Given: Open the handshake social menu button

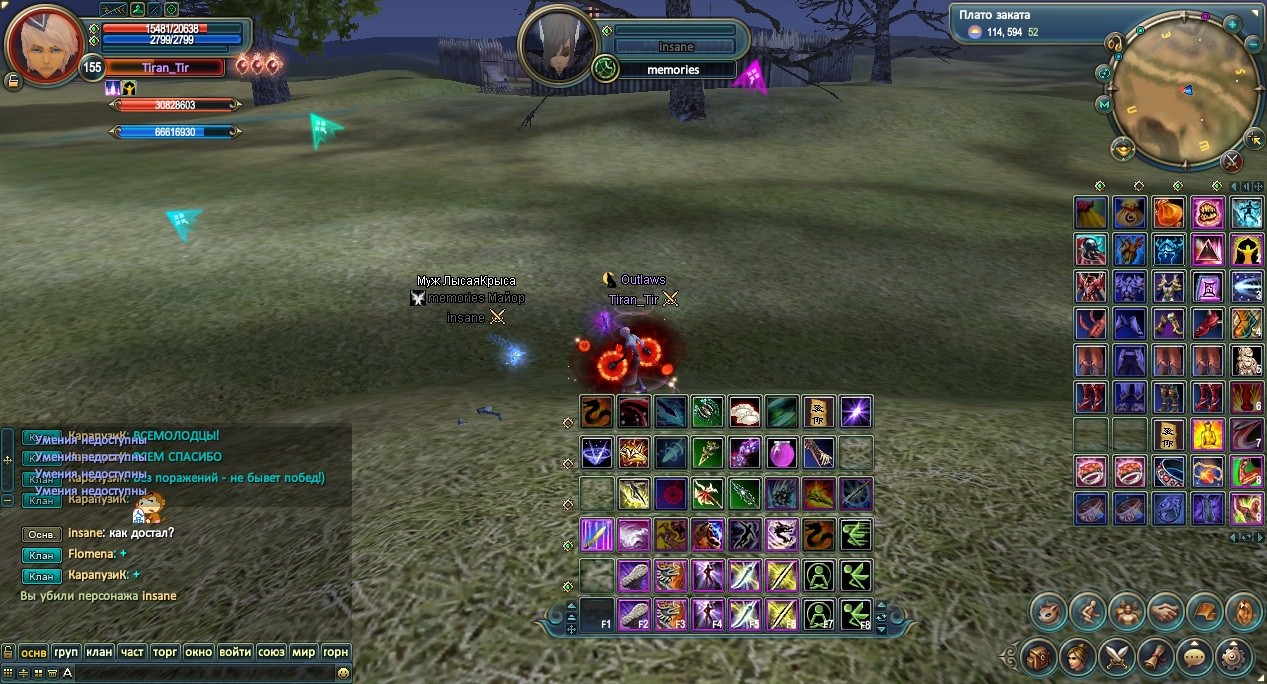Looking at the screenshot, I should [x=1166, y=610].
